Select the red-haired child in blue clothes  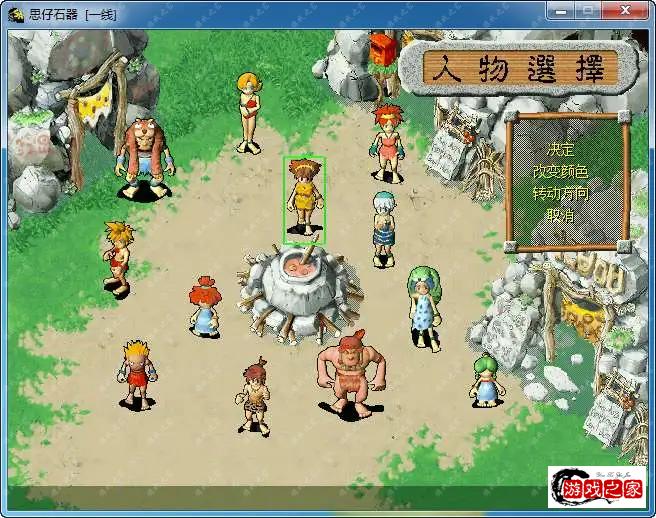[x=204, y=306]
